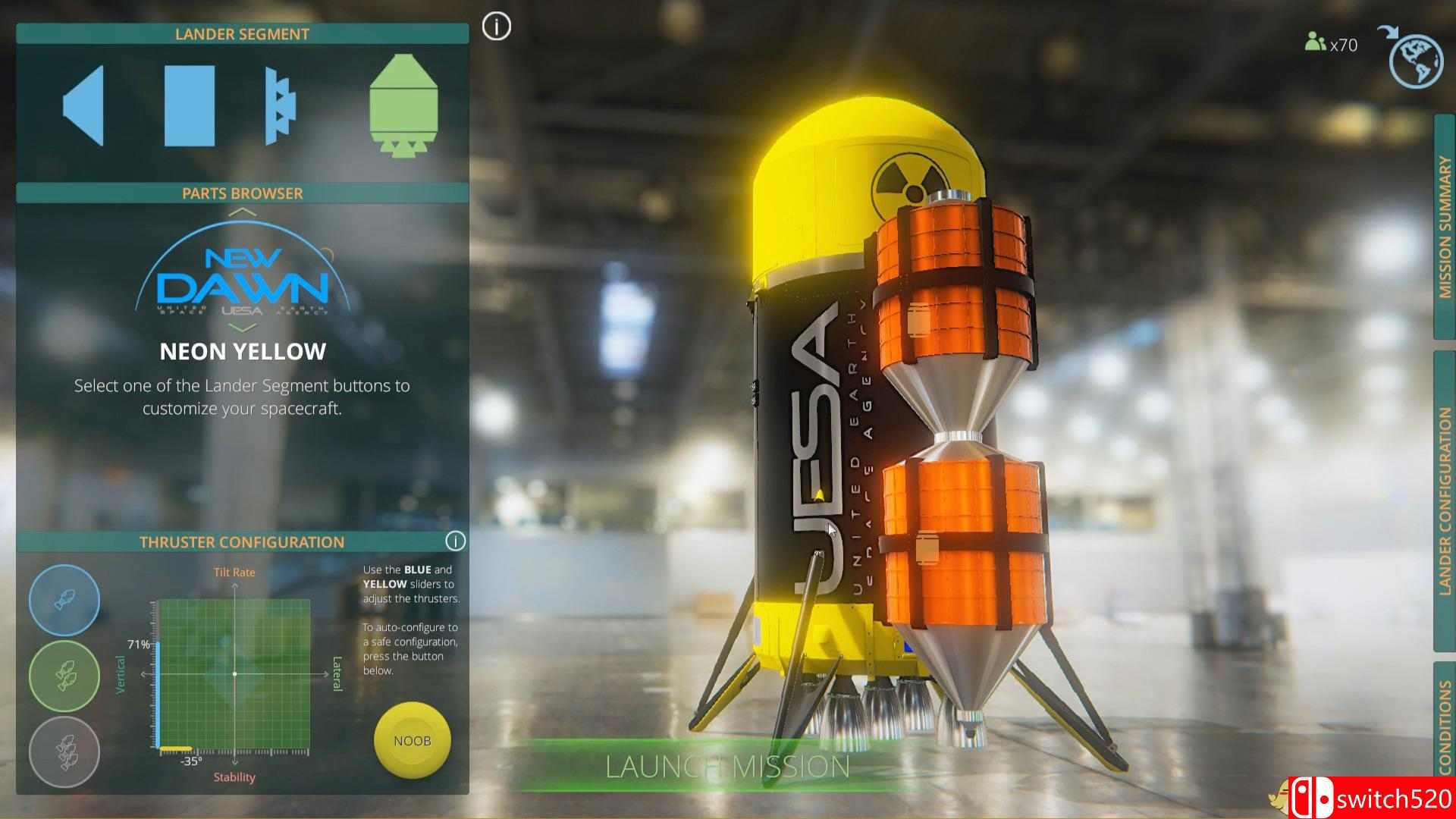Click the down chevron below New Dawn logo

click(241, 329)
